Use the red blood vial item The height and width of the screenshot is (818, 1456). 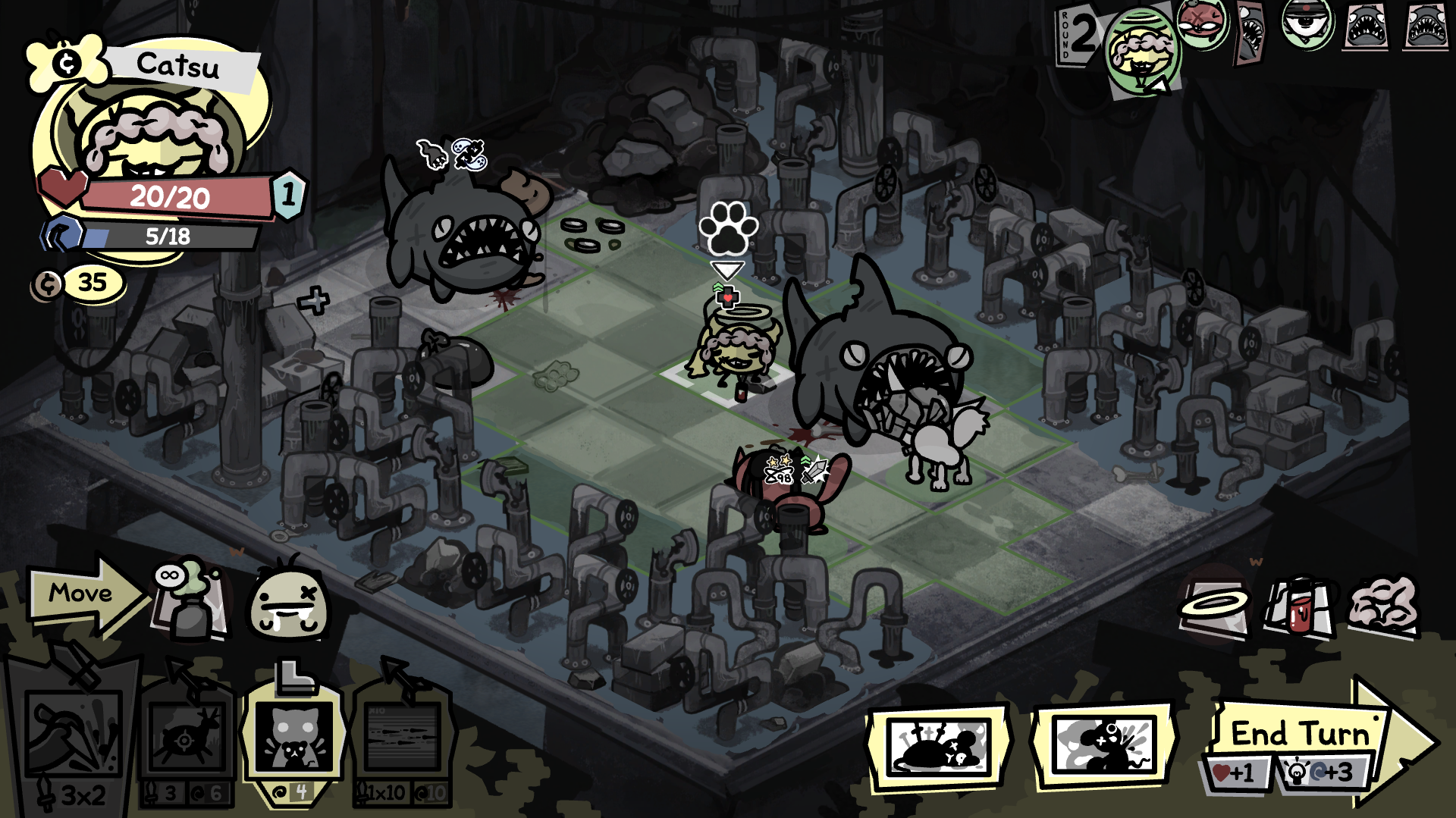point(1298,607)
